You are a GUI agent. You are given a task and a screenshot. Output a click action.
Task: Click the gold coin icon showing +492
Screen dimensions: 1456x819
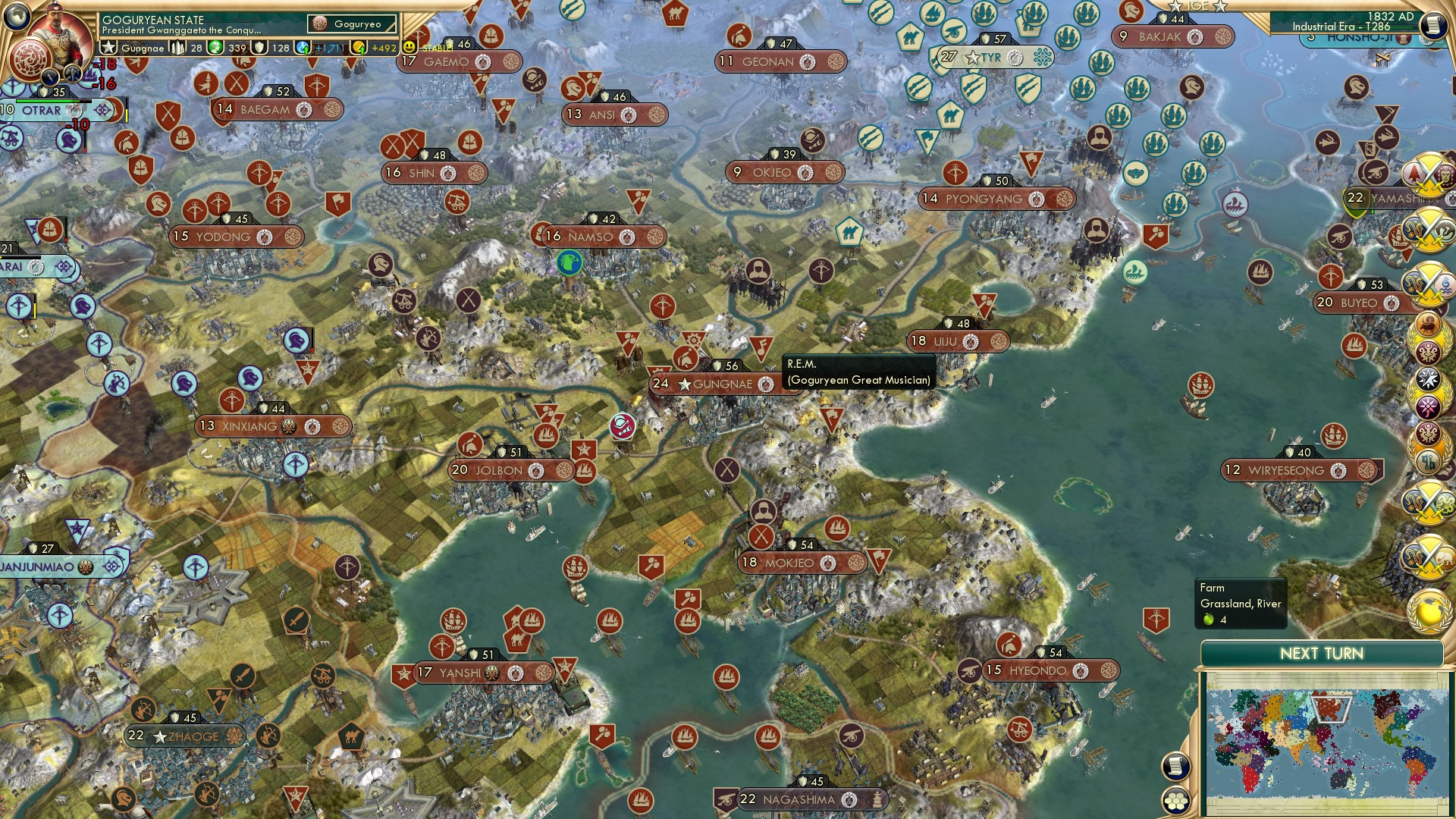click(x=359, y=47)
